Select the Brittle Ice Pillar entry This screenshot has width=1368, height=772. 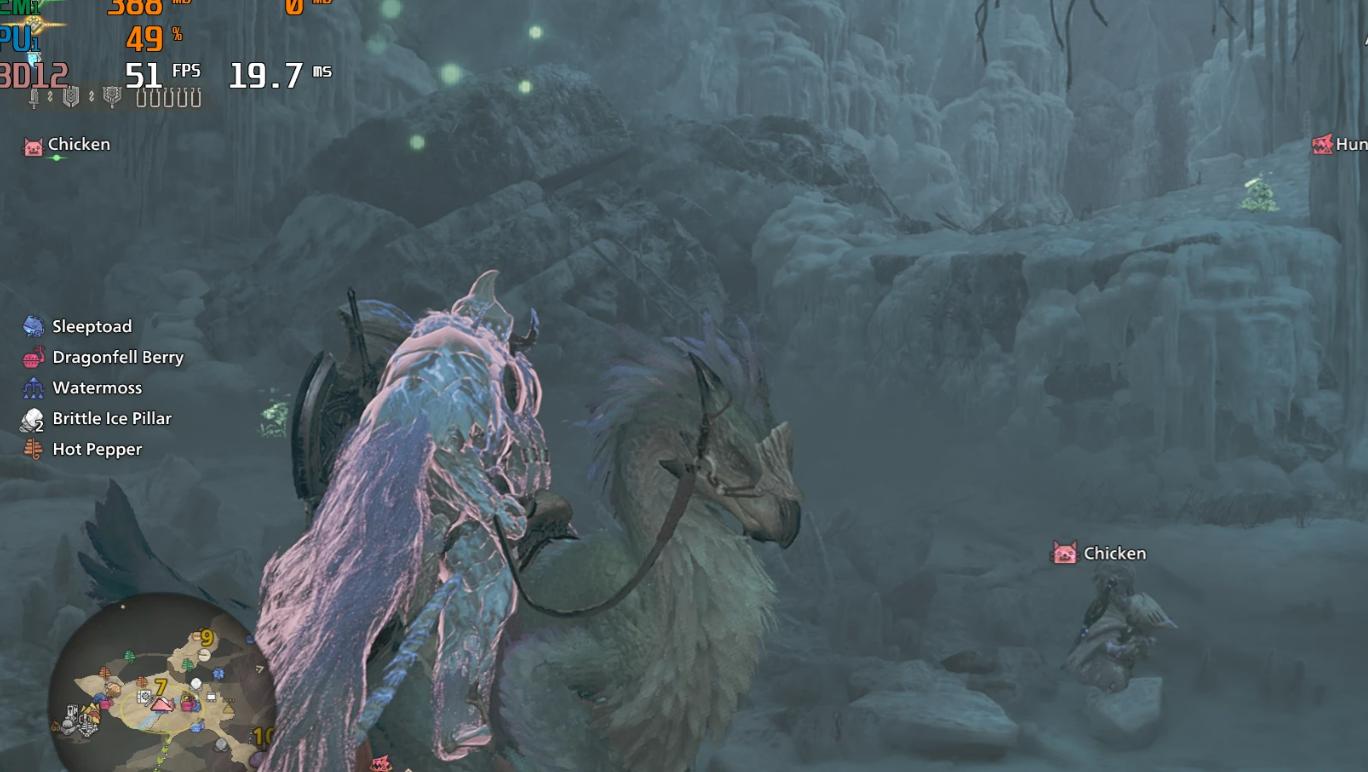tap(111, 419)
